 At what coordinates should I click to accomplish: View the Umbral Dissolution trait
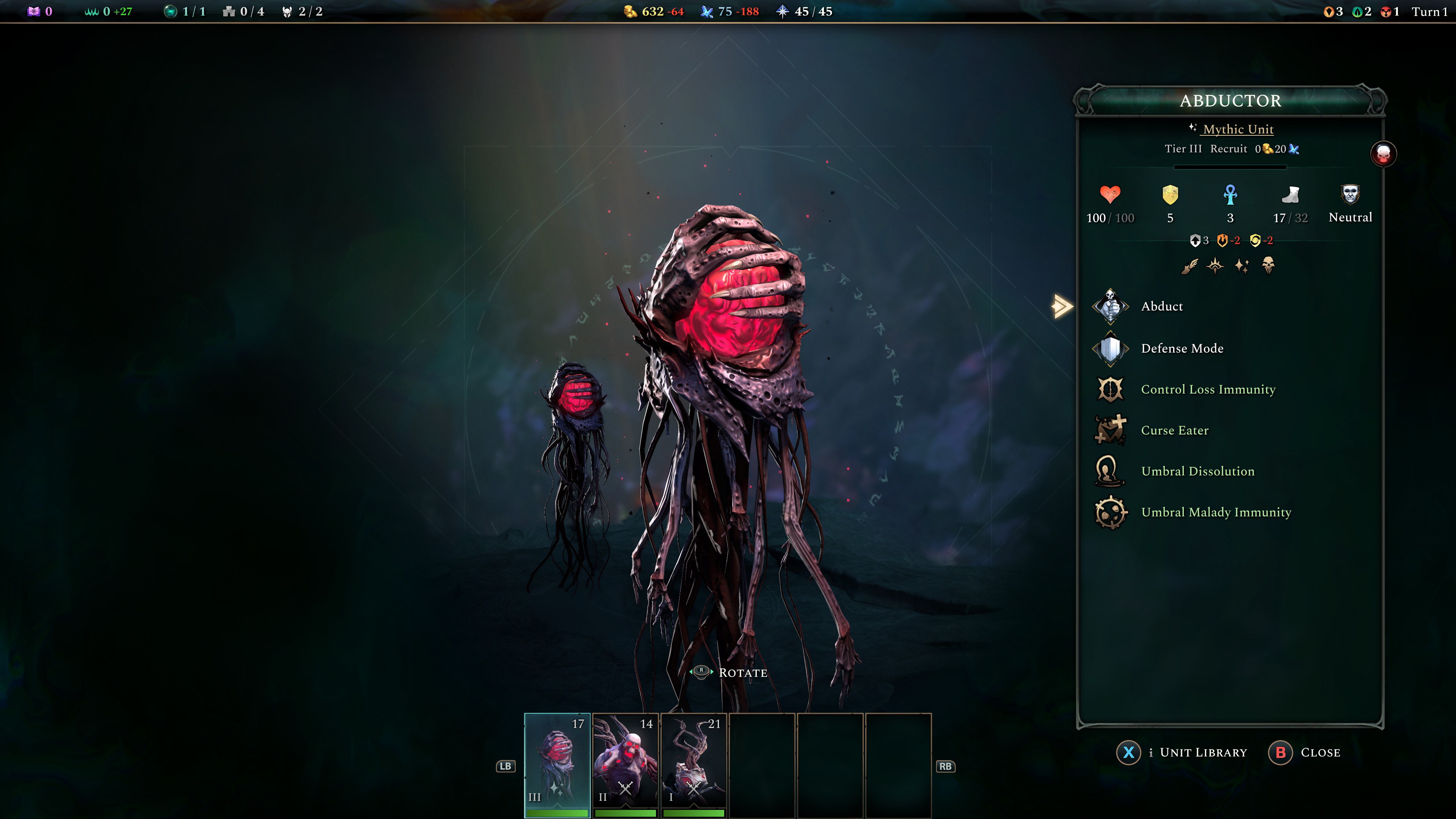[x=1197, y=471]
